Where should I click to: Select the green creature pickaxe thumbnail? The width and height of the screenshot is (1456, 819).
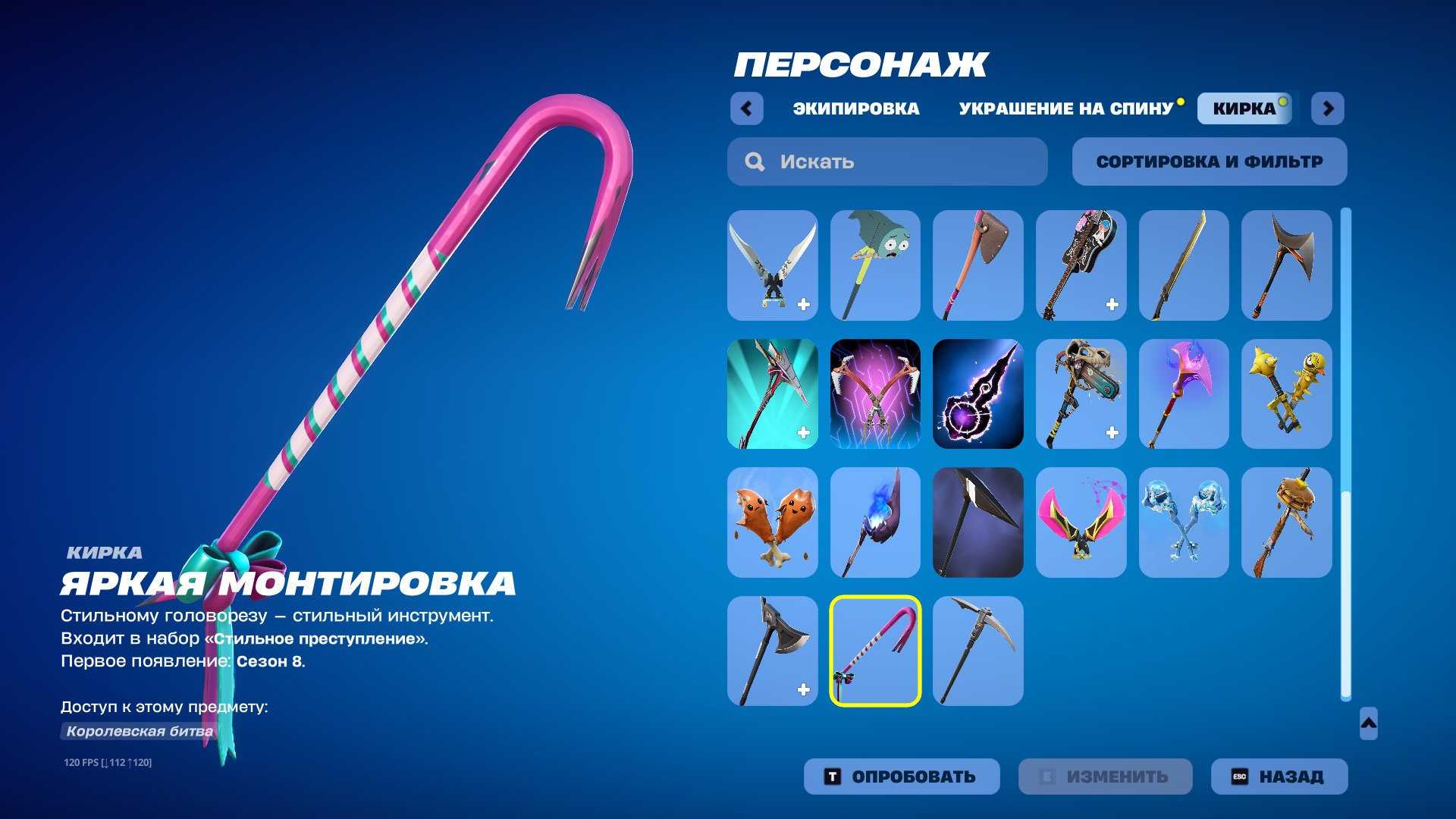[875, 265]
